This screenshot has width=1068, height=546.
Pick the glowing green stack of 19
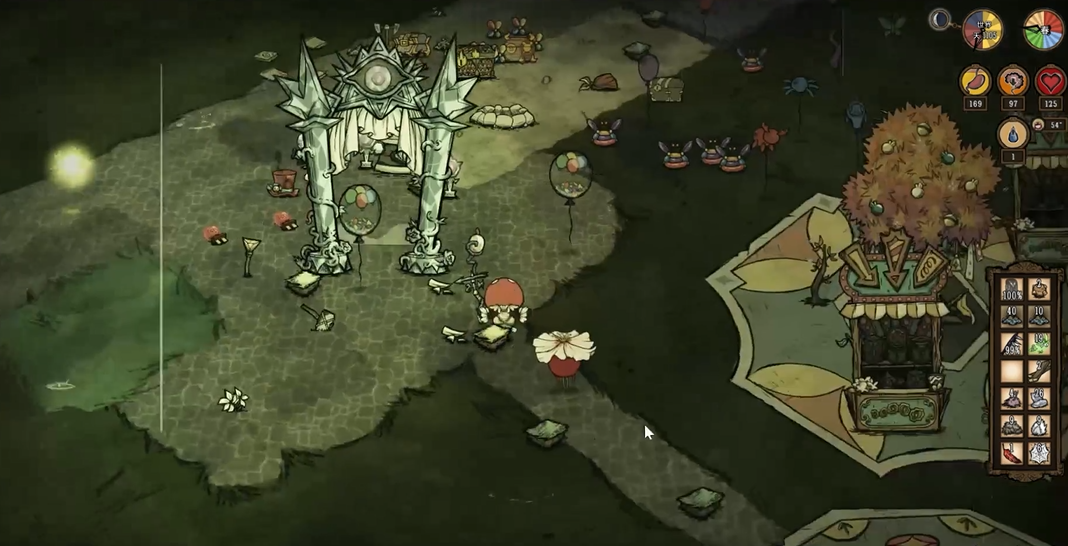[x=1039, y=344]
